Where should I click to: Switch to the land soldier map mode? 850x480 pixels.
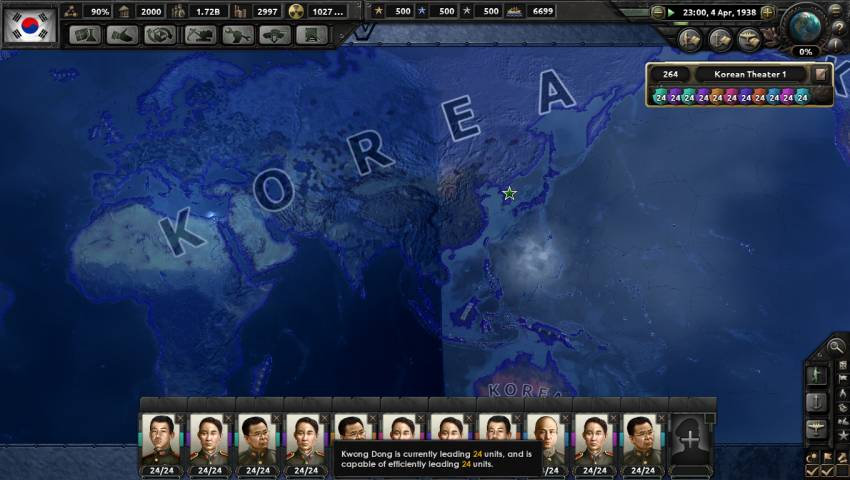817,375
